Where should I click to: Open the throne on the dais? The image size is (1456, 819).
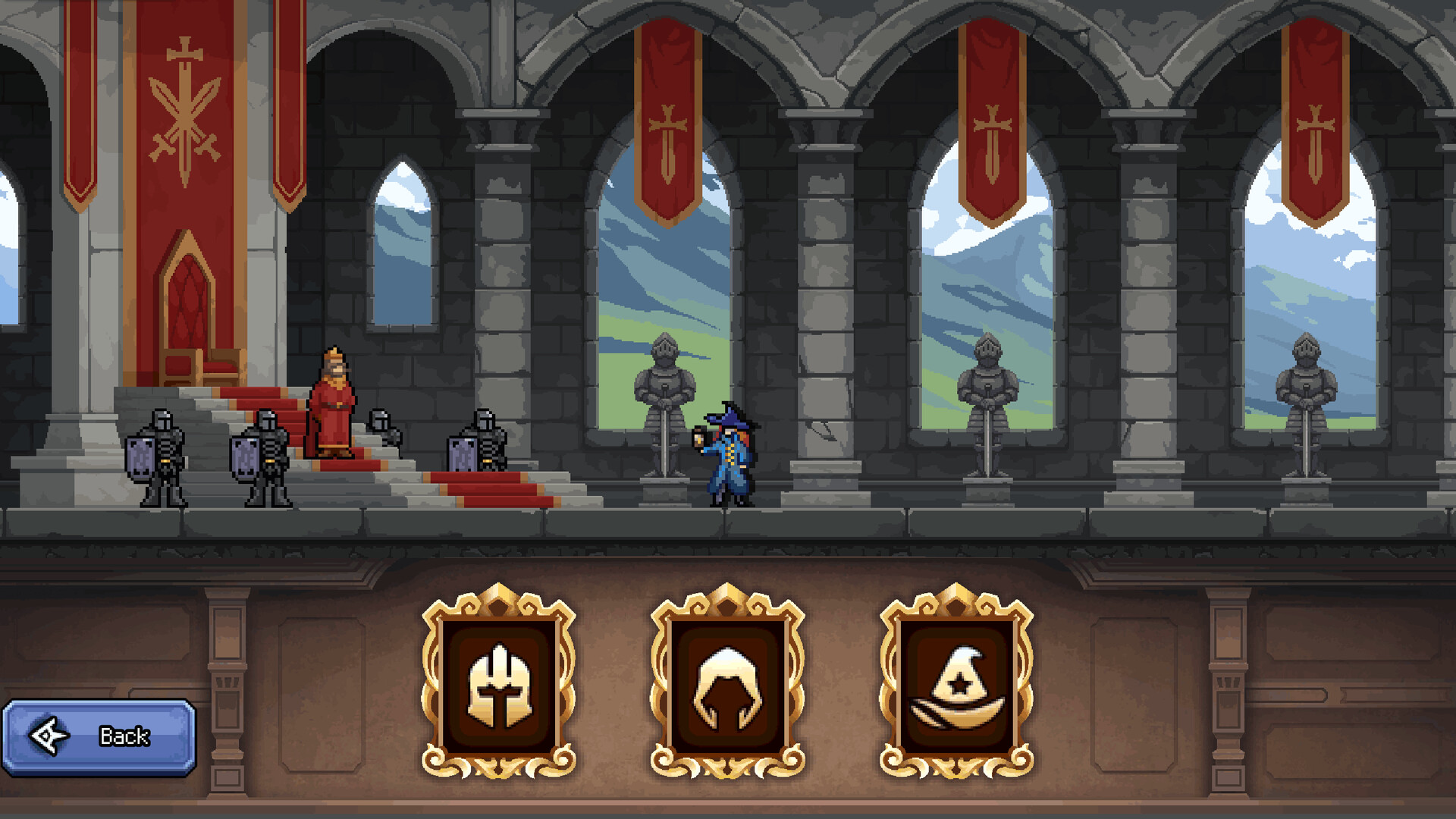(187, 303)
